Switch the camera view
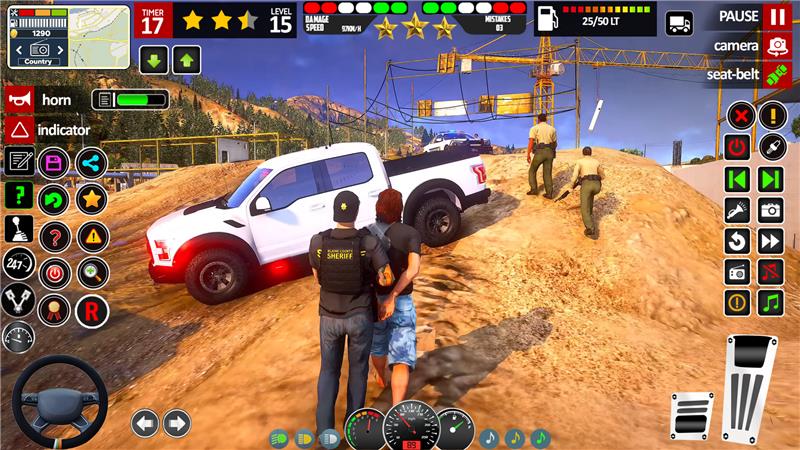 [x=776, y=45]
